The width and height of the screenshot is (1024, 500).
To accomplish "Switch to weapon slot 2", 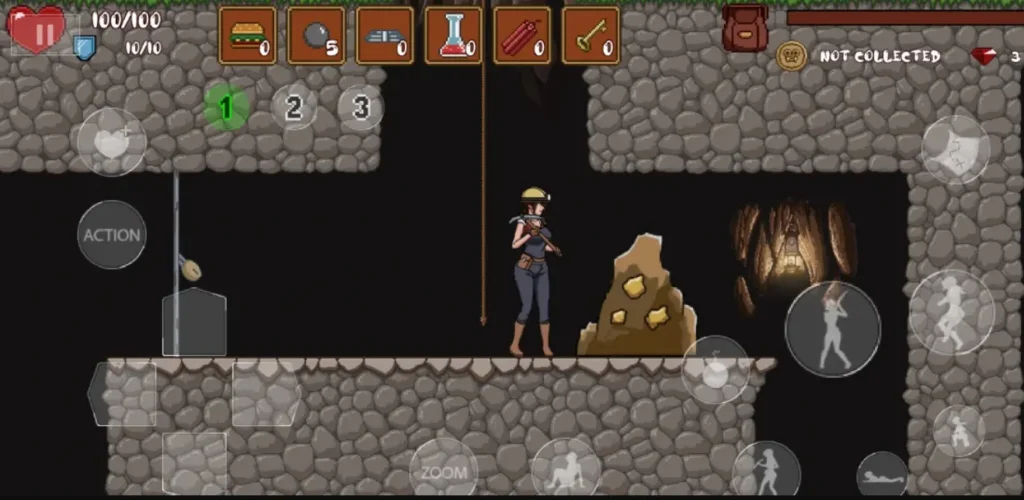I will [294, 107].
